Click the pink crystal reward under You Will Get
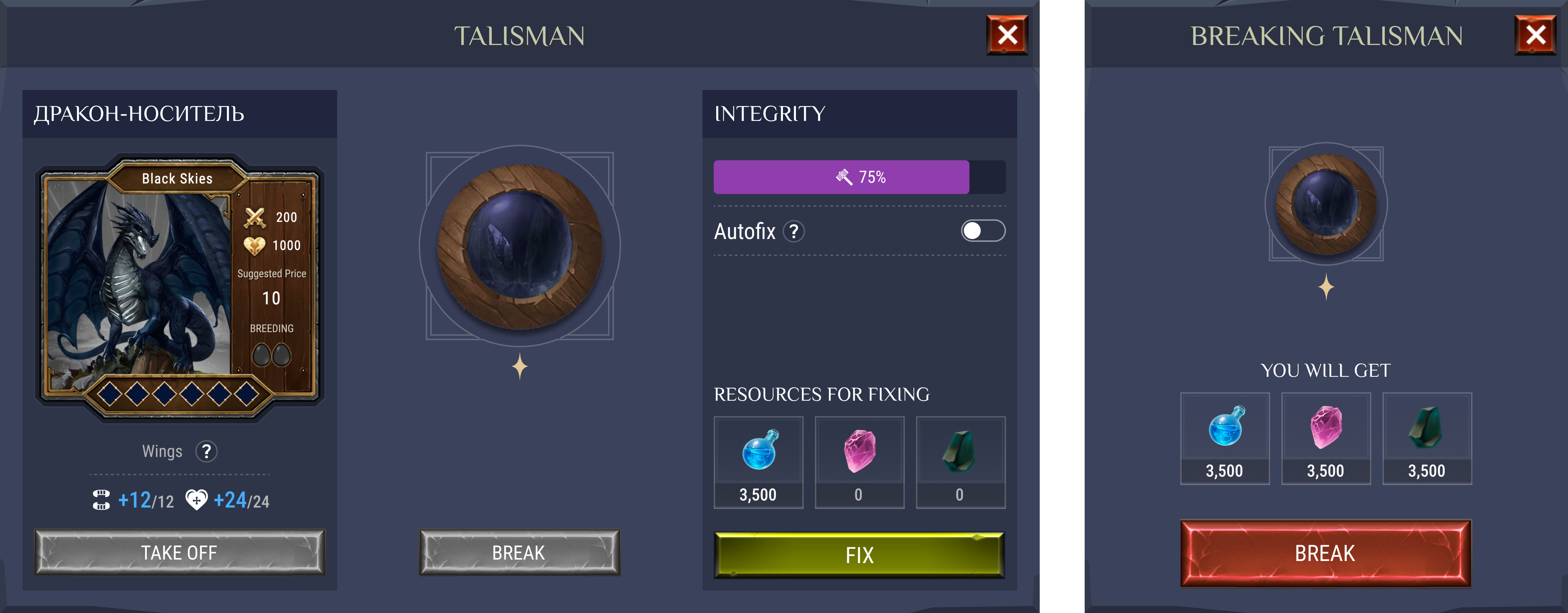1568x613 pixels. [1326, 438]
